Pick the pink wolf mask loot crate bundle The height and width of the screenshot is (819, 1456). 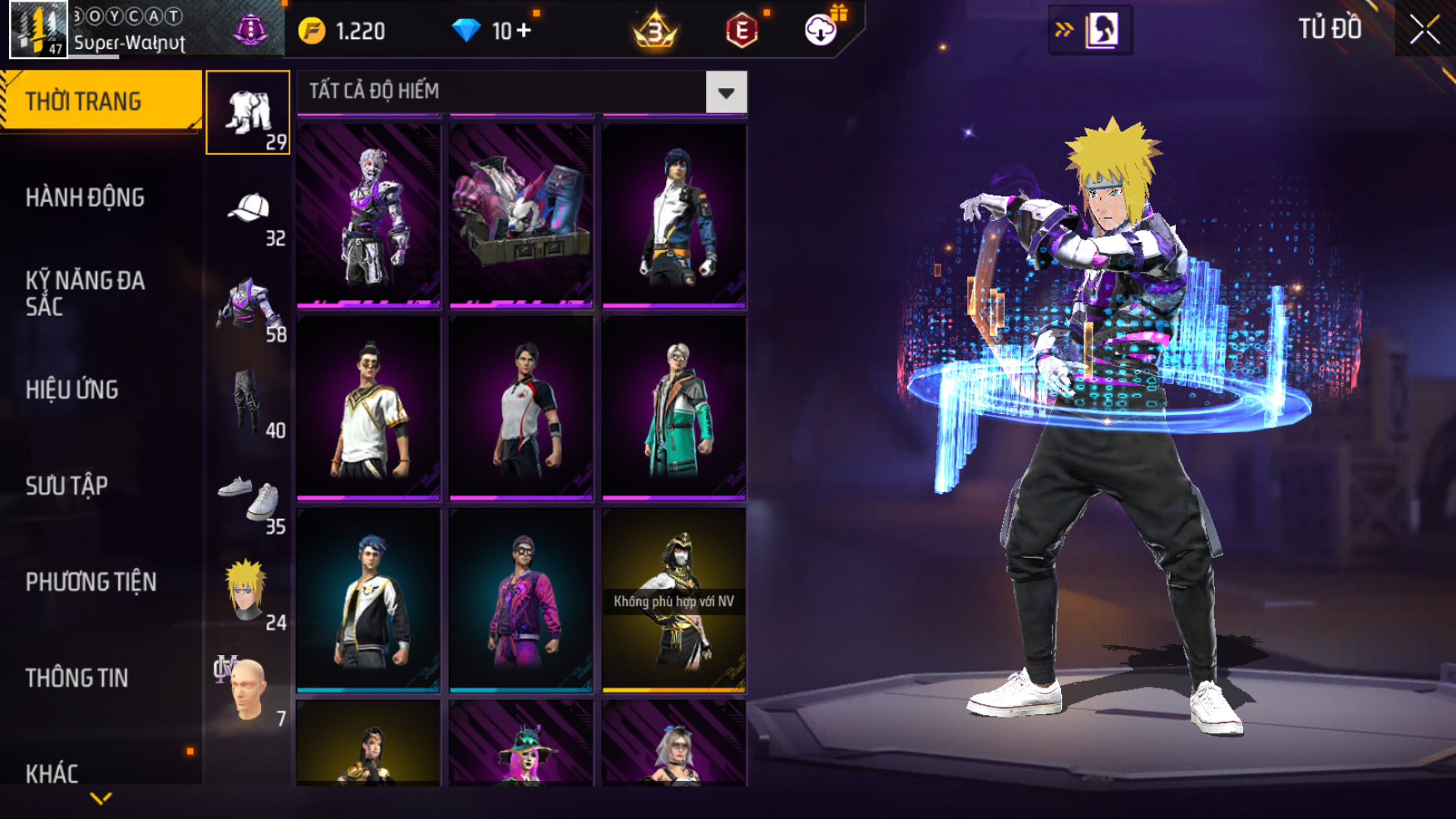[x=521, y=215]
